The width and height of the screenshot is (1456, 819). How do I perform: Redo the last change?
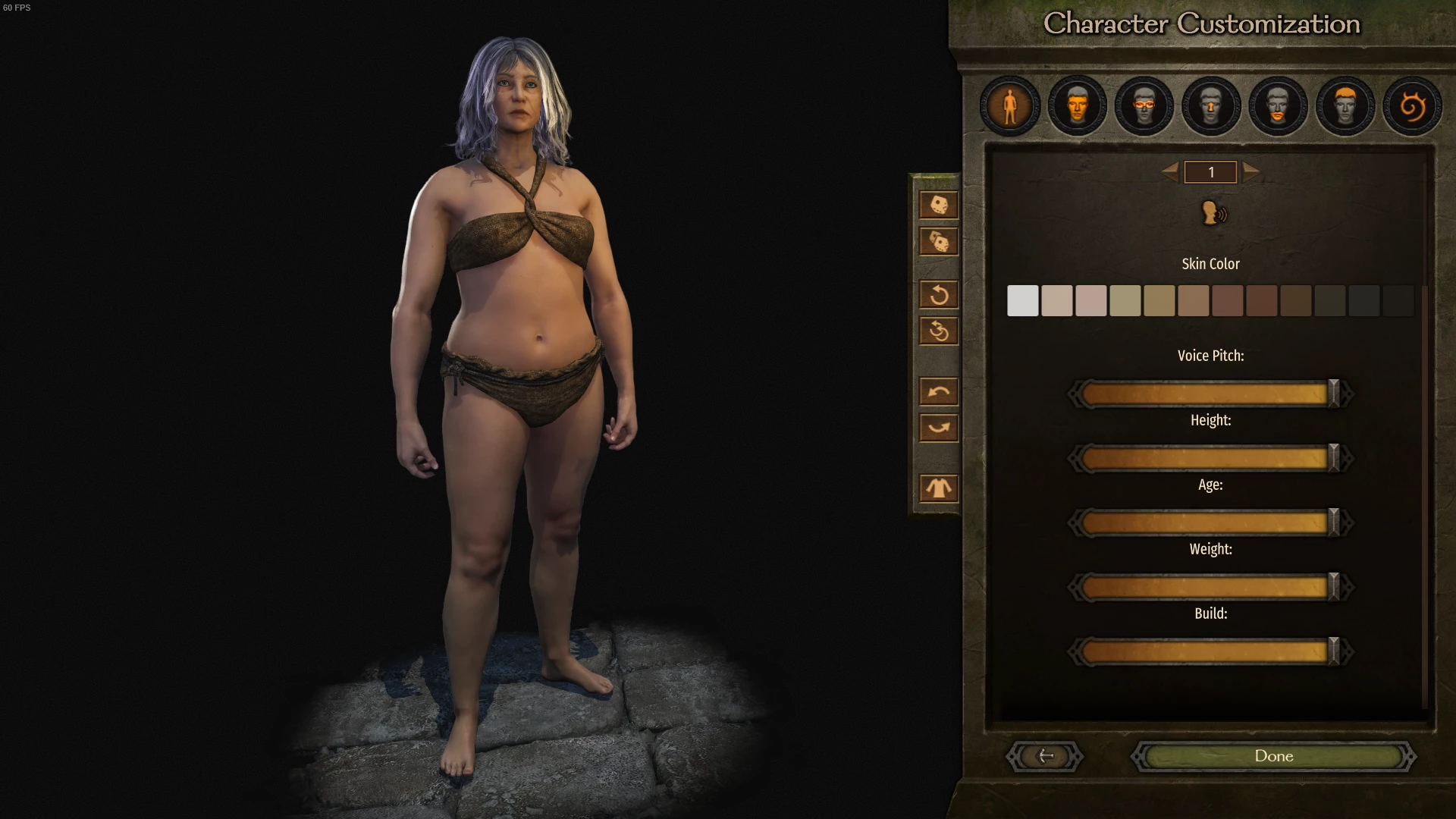click(x=939, y=428)
